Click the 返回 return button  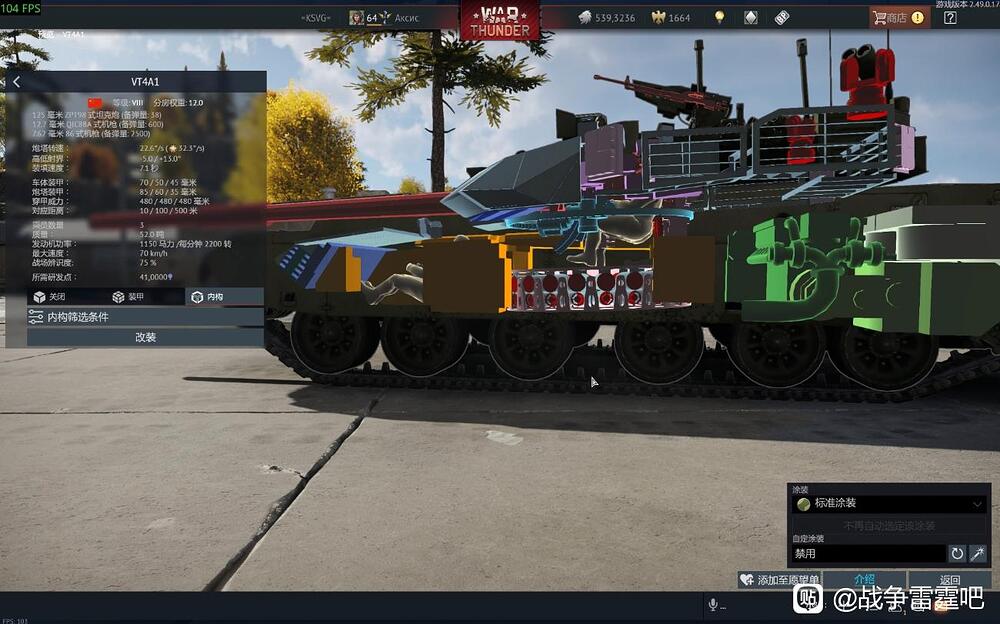(949, 580)
